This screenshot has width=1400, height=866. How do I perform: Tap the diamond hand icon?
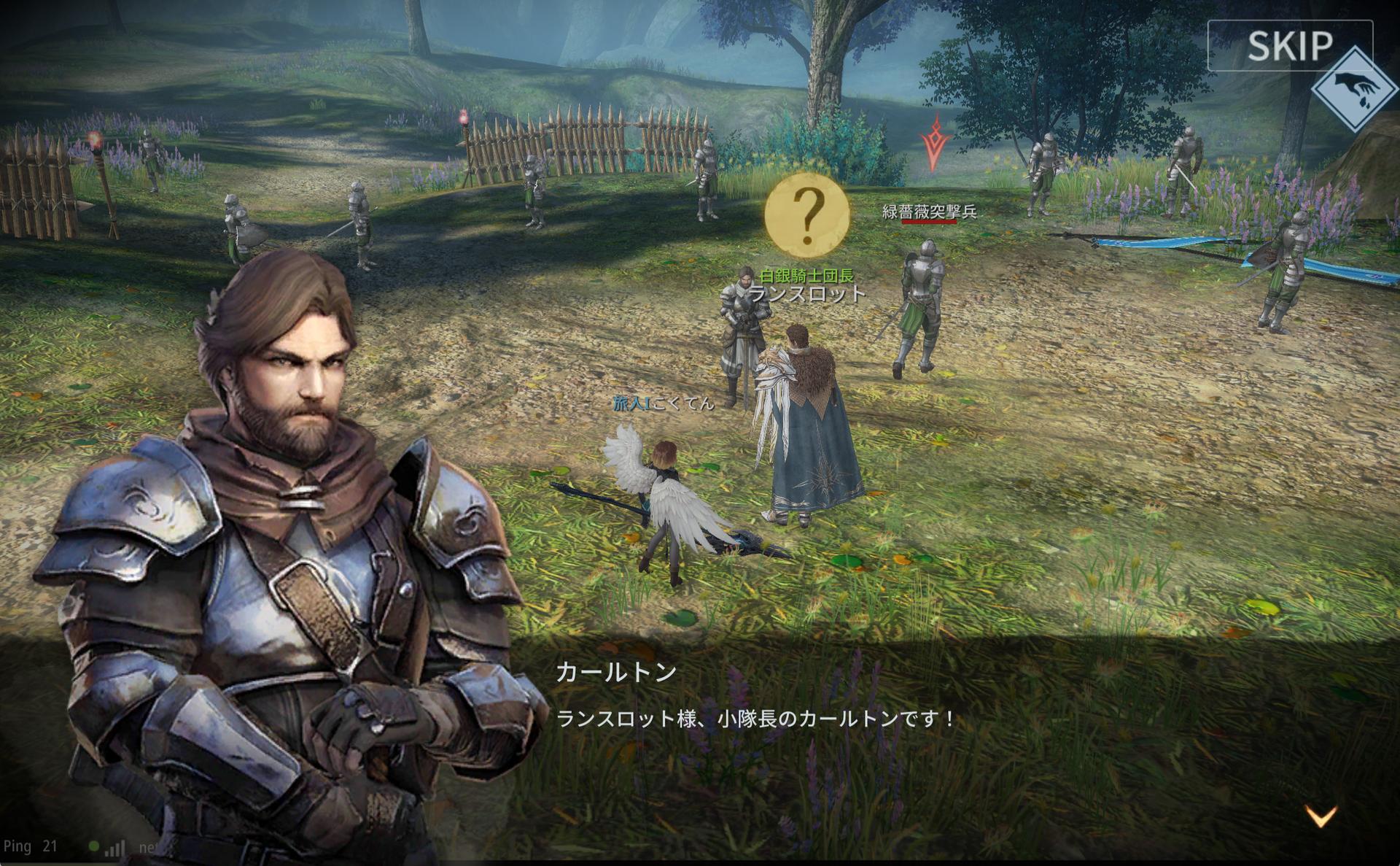click(1355, 90)
